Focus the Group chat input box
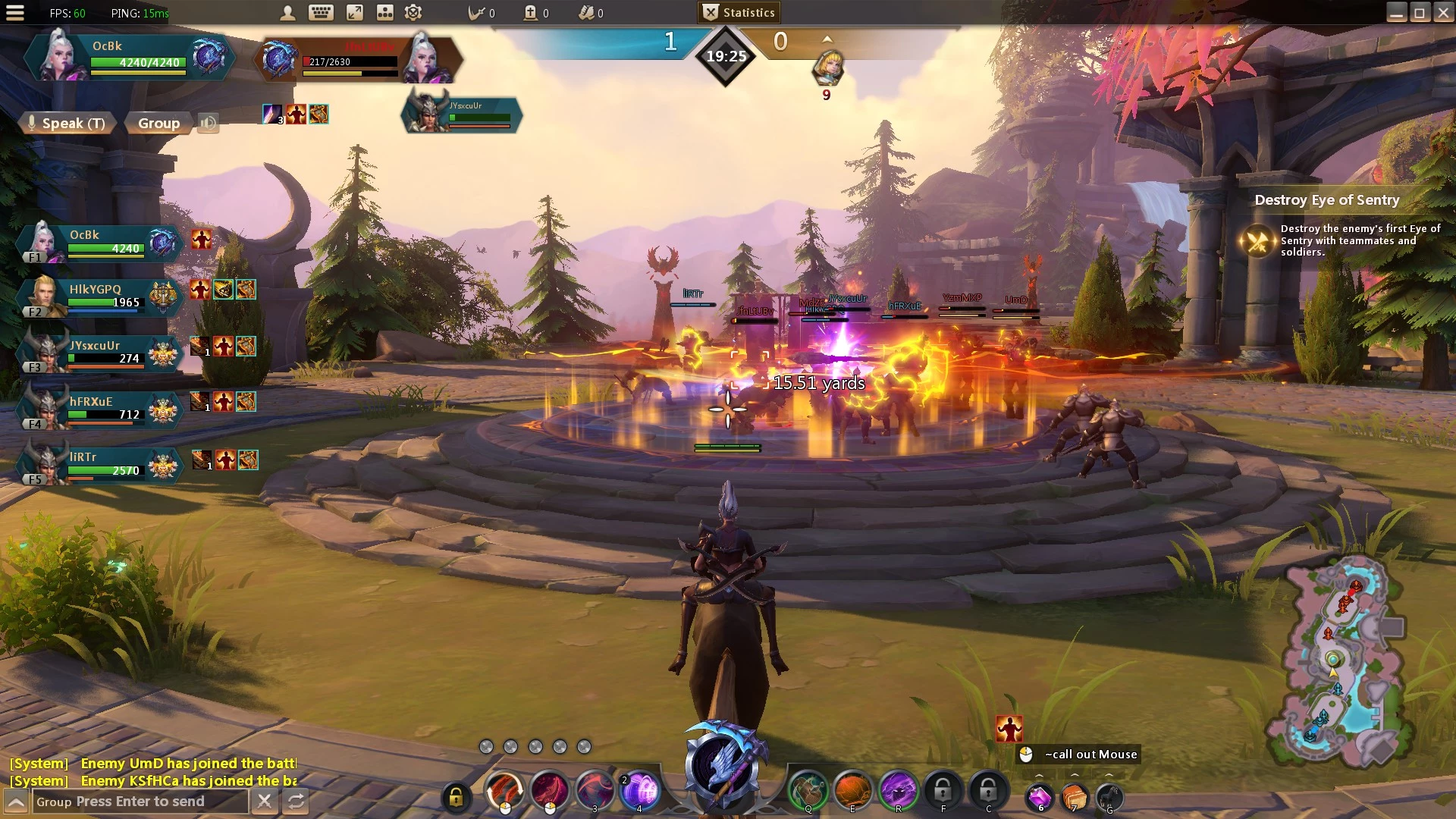The width and height of the screenshot is (1456, 819). point(140,802)
